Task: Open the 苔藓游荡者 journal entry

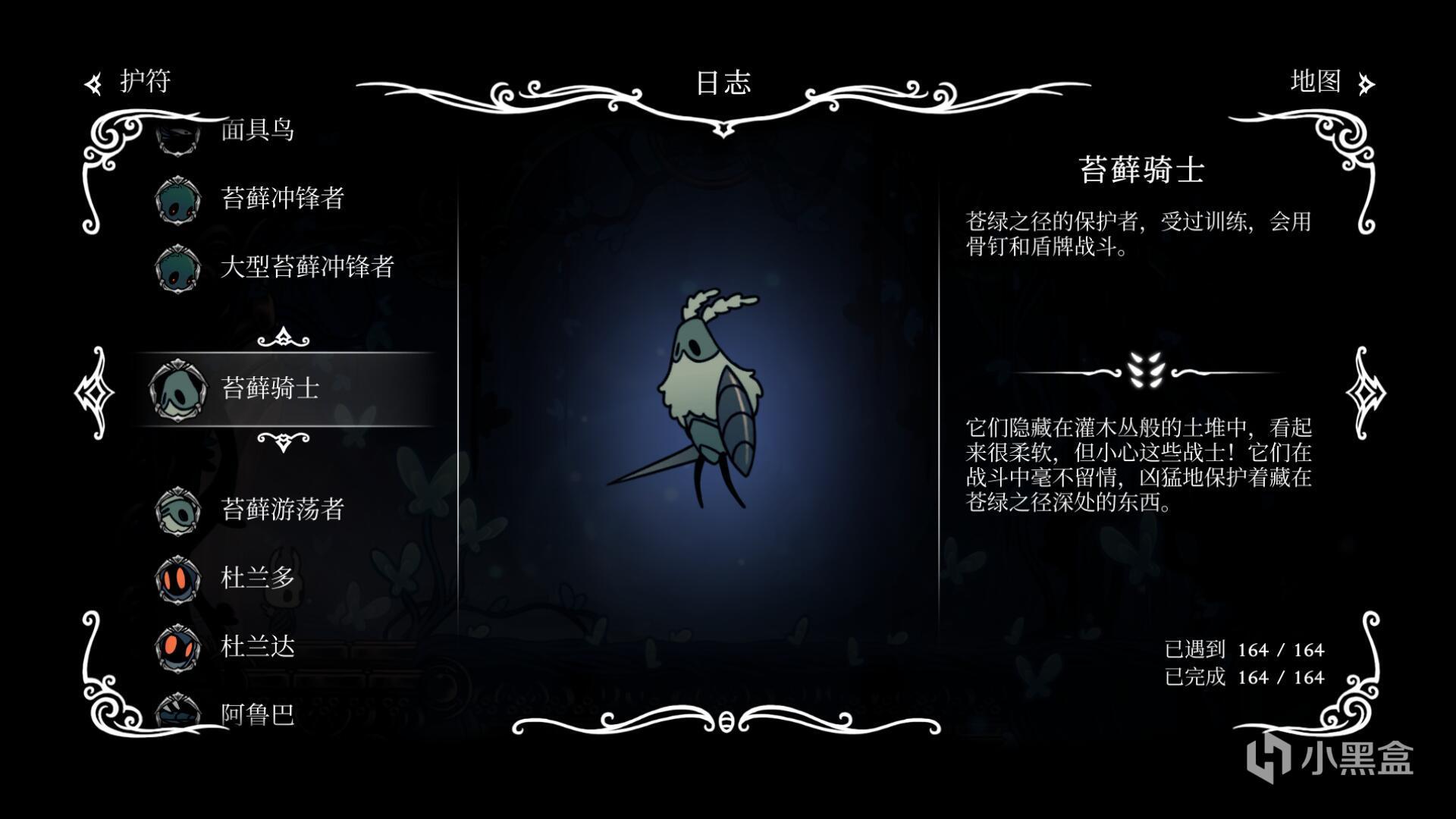Action: [x=282, y=510]
